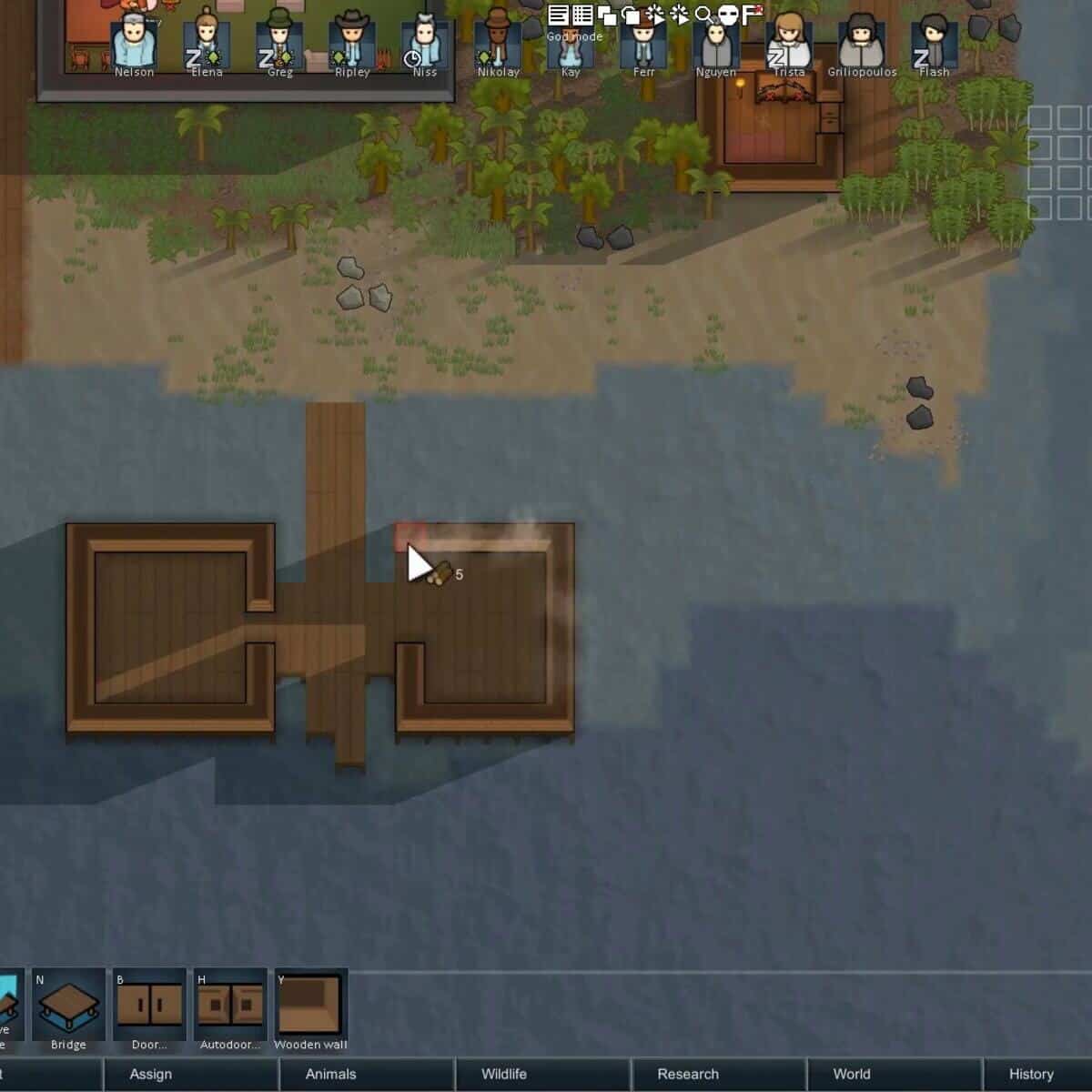
Task: Open the magnifying glass debug inspector
Action: coord(703,15)
